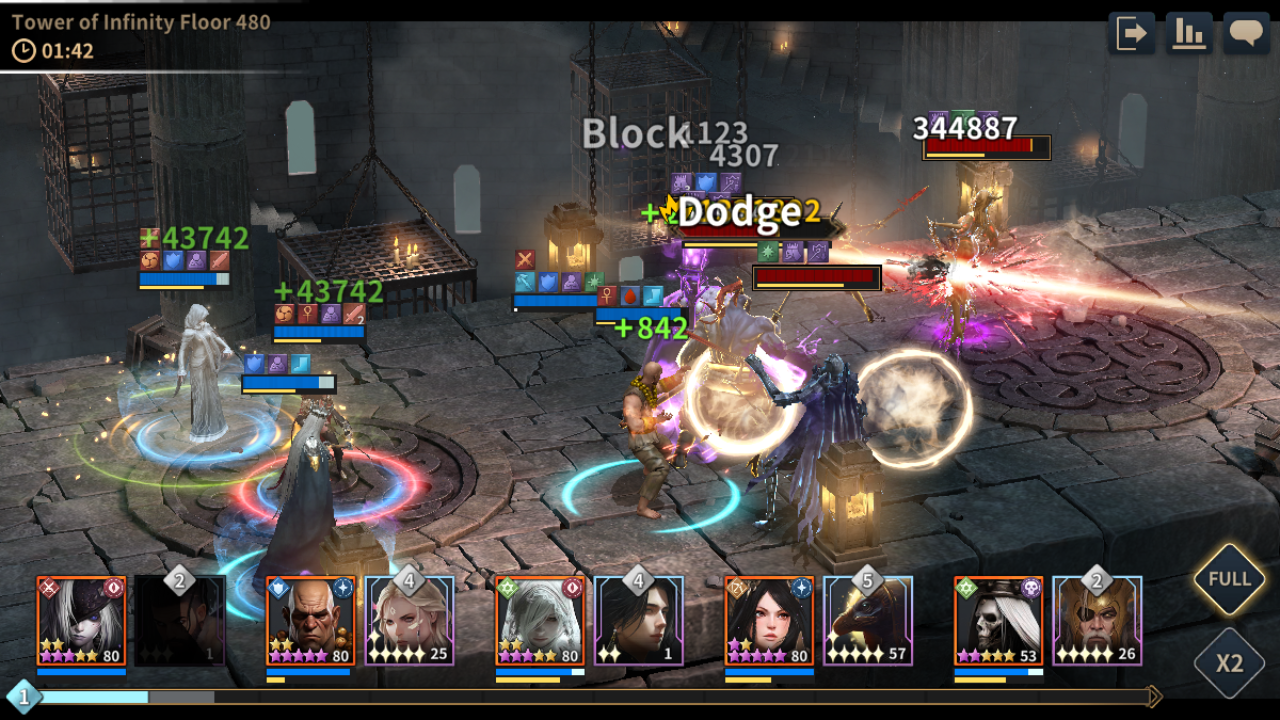Choose the eyepatch level 26 hero card
Image resolution: width=1280 pixels, height=720 pixels.
(x=1097, y=621)
